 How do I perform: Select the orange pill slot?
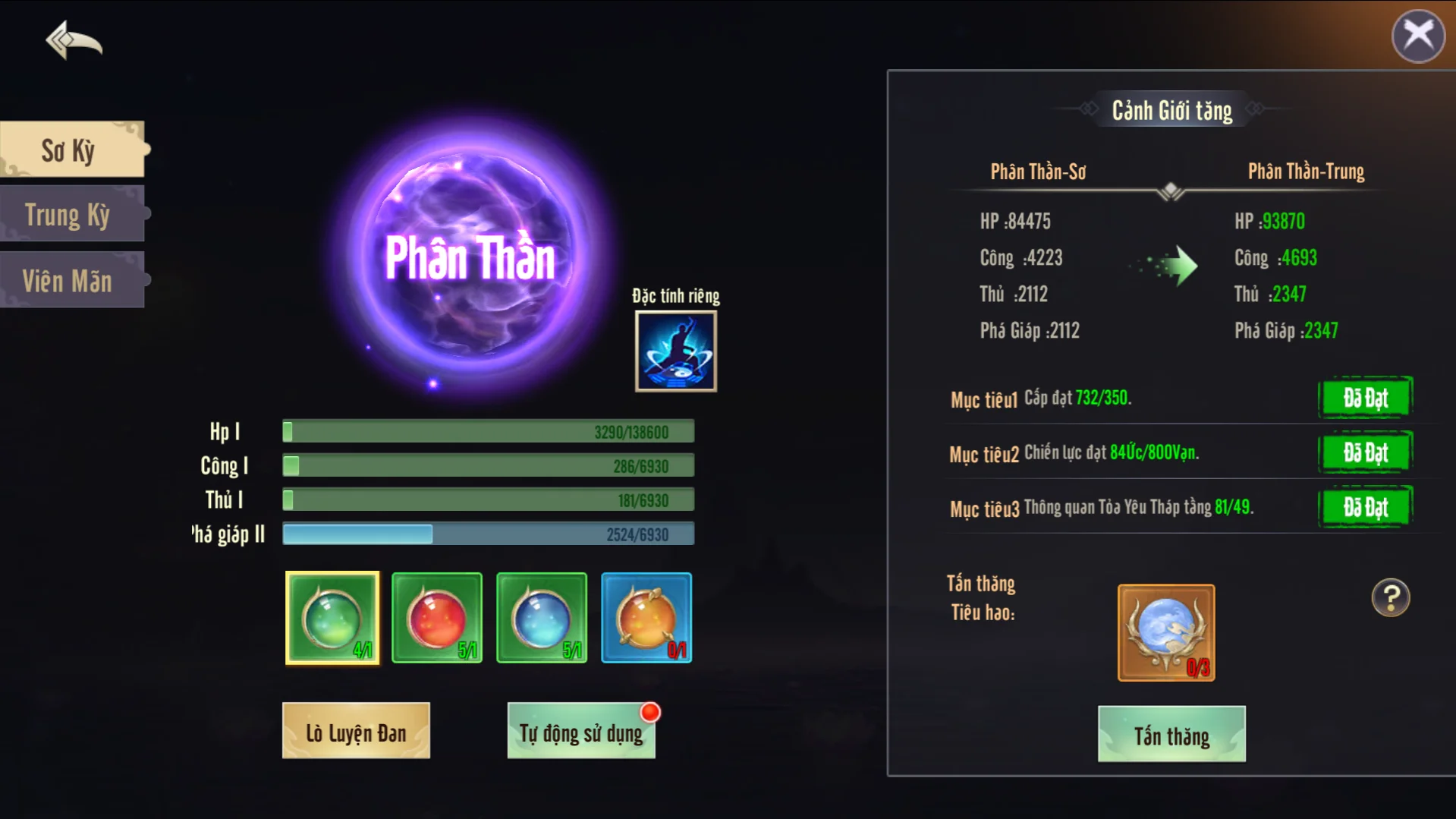pos(646,618)
